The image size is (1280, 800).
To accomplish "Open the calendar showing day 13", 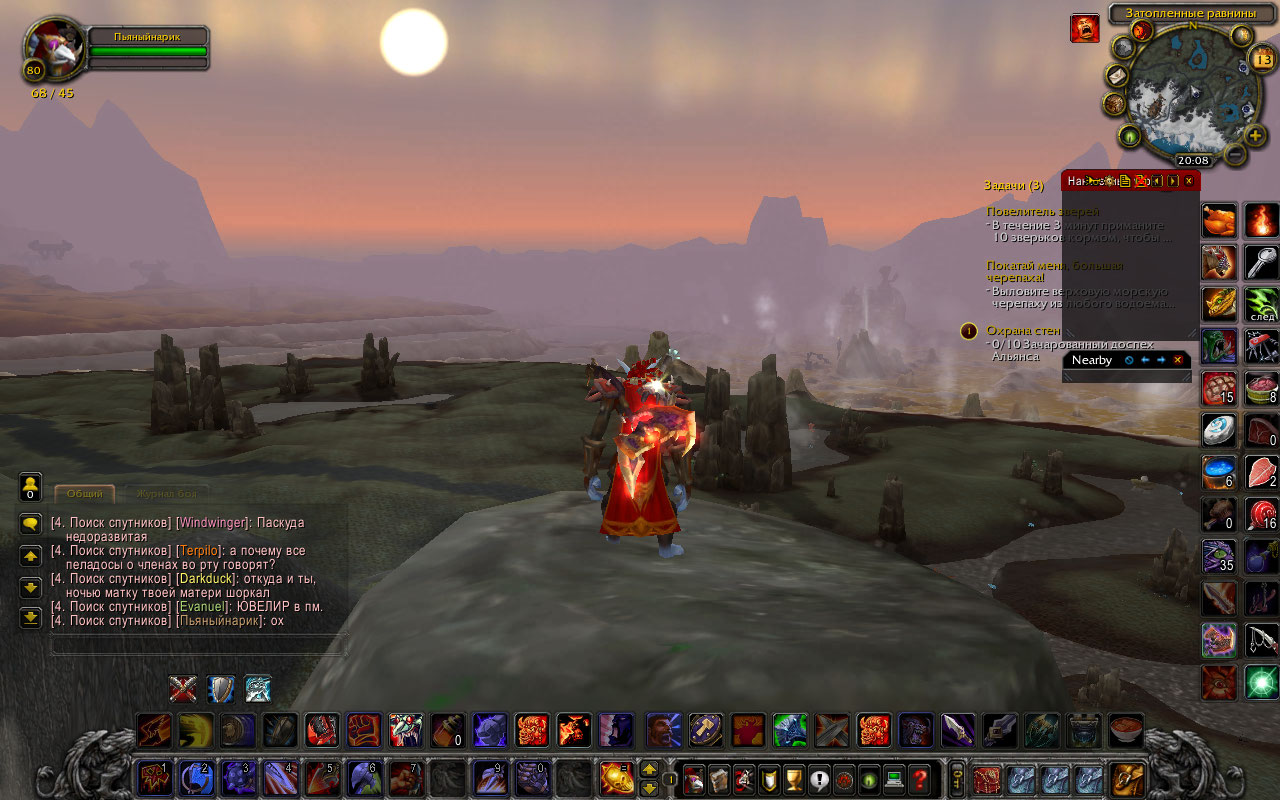I will tap(1261, 60).
